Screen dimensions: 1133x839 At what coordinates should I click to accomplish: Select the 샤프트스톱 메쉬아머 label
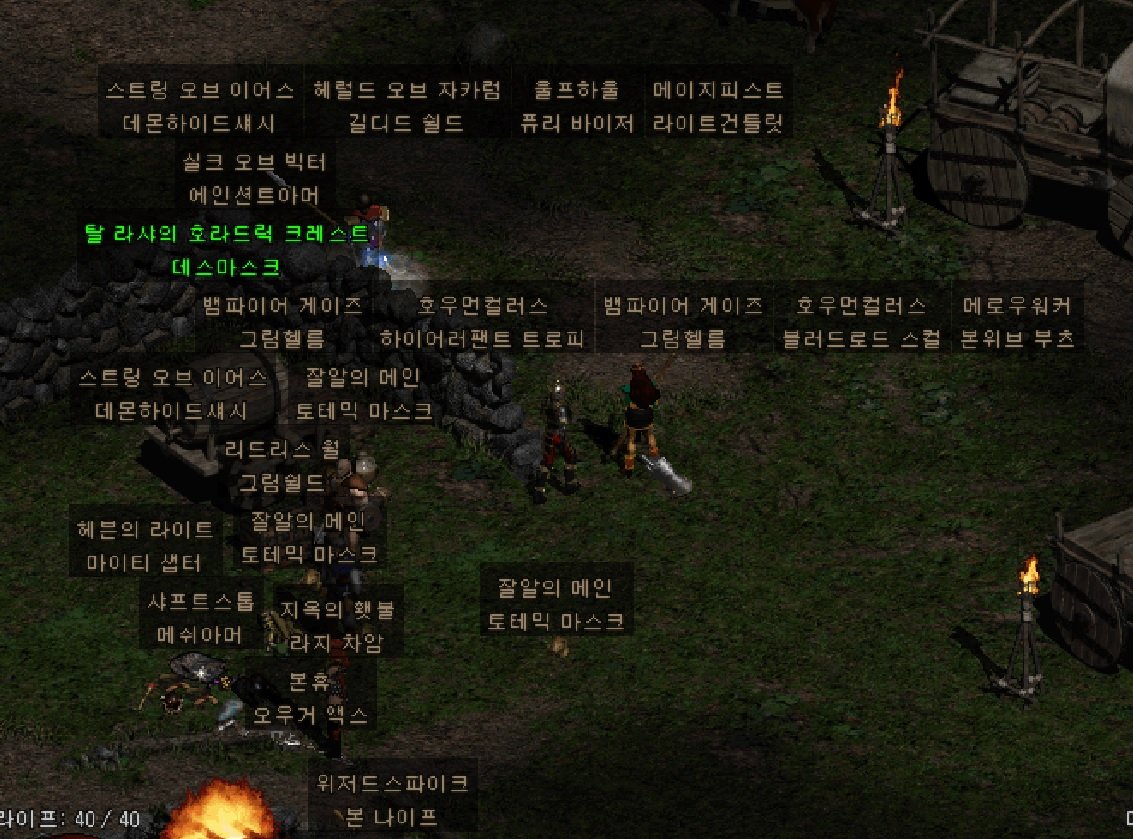click(201, 617)
